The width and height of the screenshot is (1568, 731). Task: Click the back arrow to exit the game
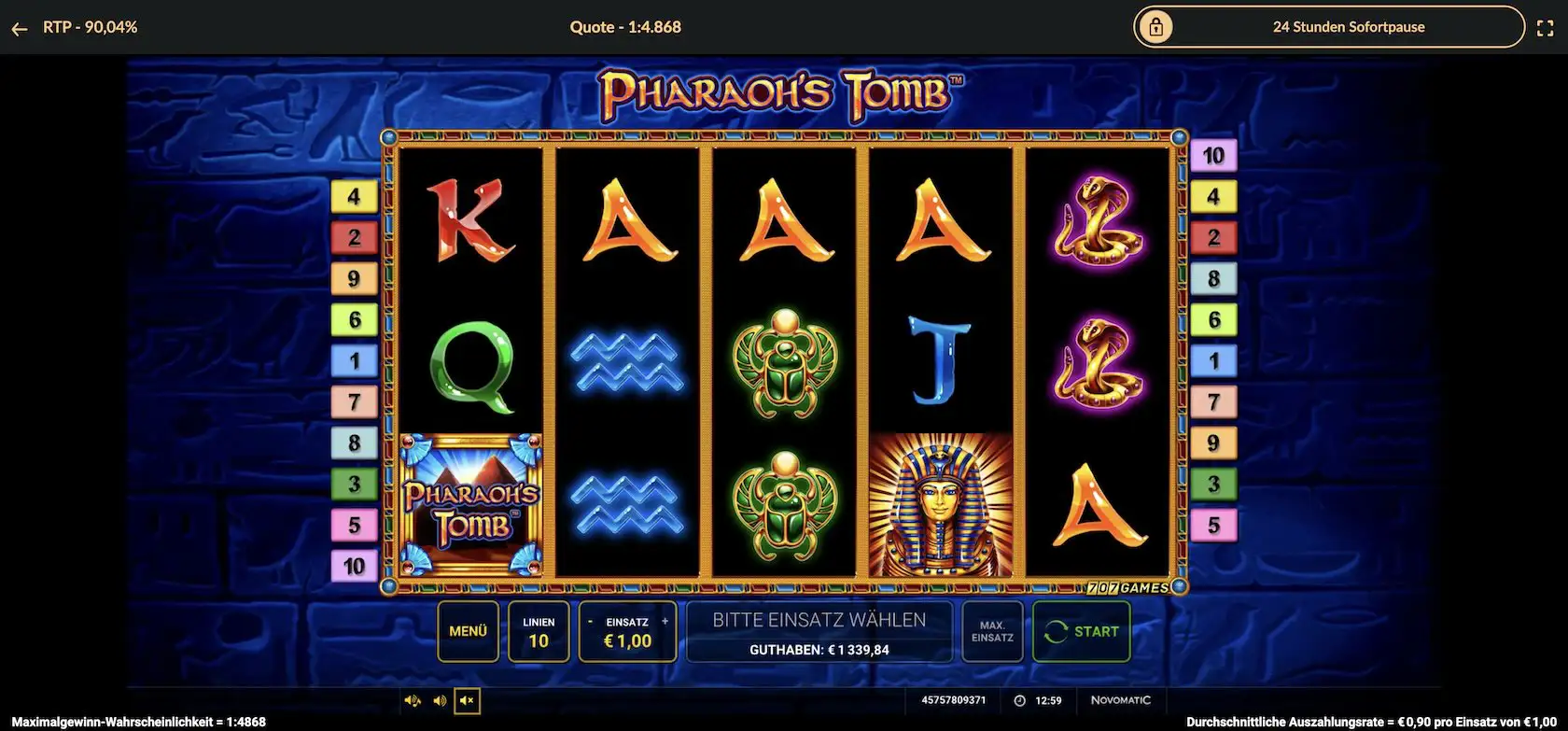[x=19, y=27]
